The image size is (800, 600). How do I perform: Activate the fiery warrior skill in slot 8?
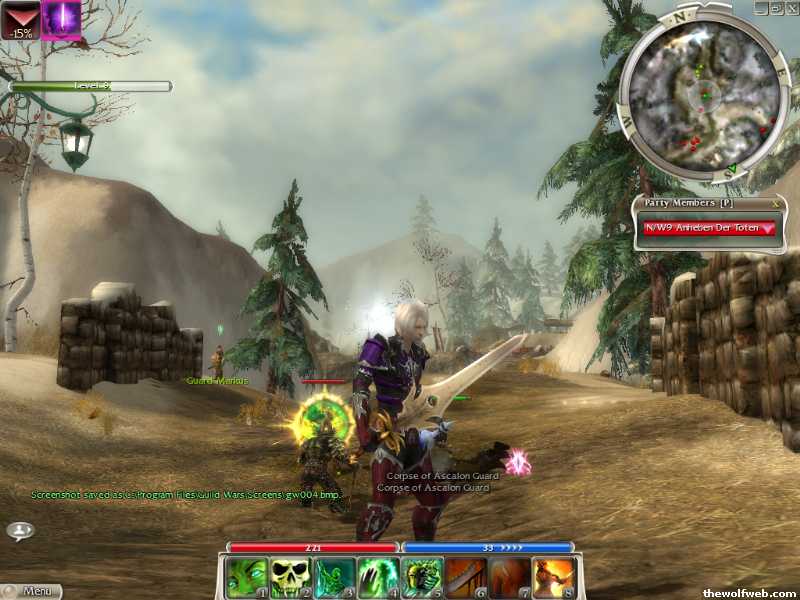pos(553,577)
